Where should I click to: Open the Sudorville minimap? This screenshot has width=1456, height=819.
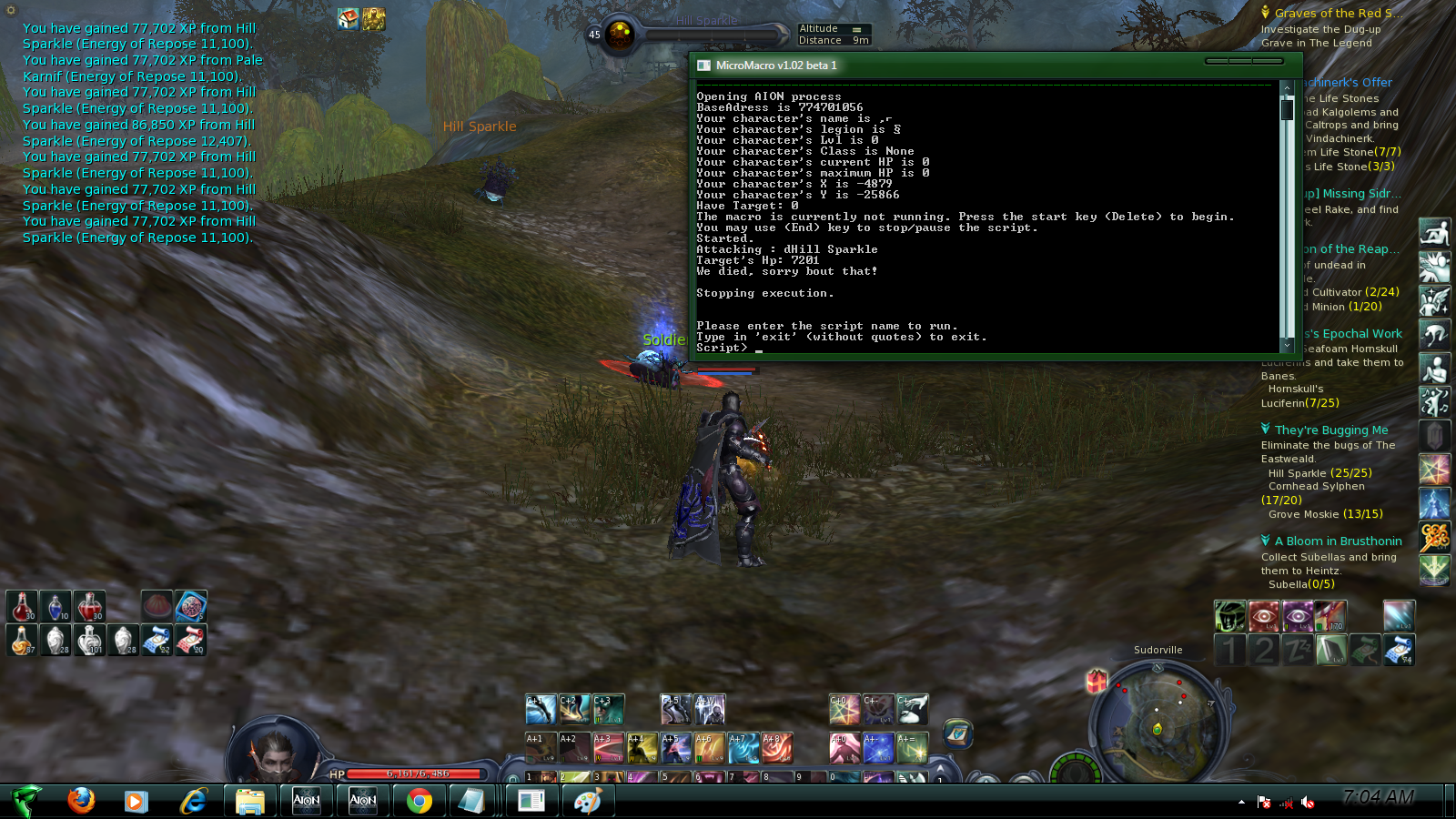[1157, 719]
